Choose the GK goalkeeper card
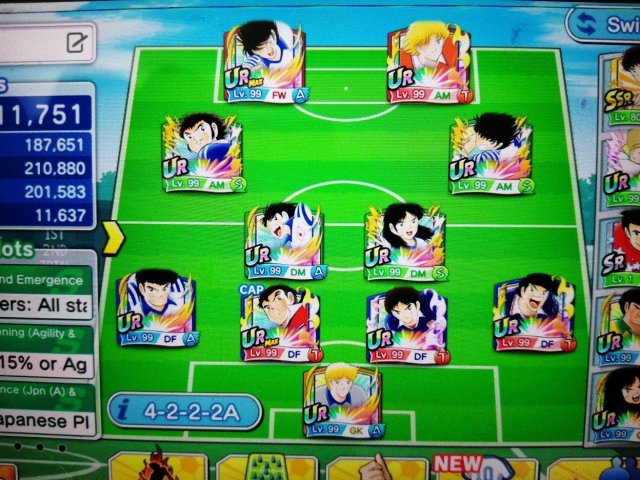 342,400
